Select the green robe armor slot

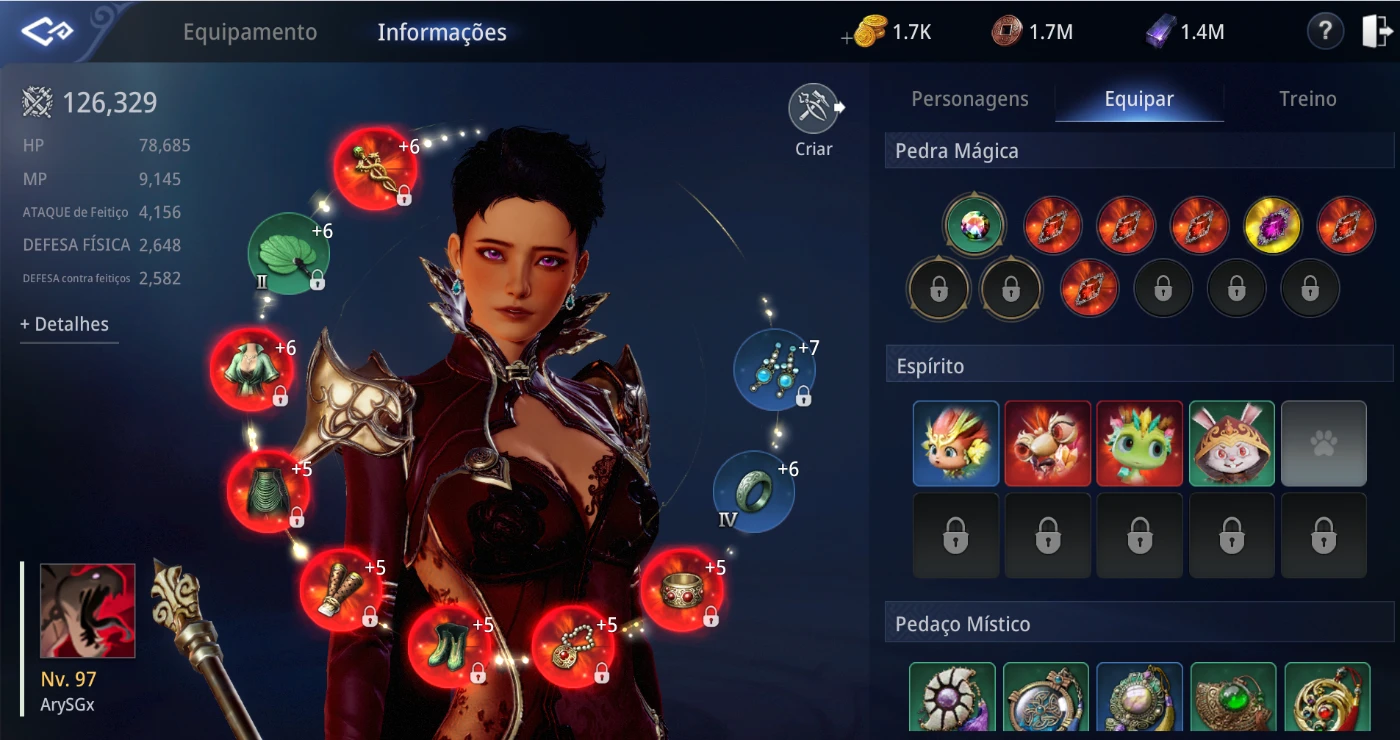[251, 369]
